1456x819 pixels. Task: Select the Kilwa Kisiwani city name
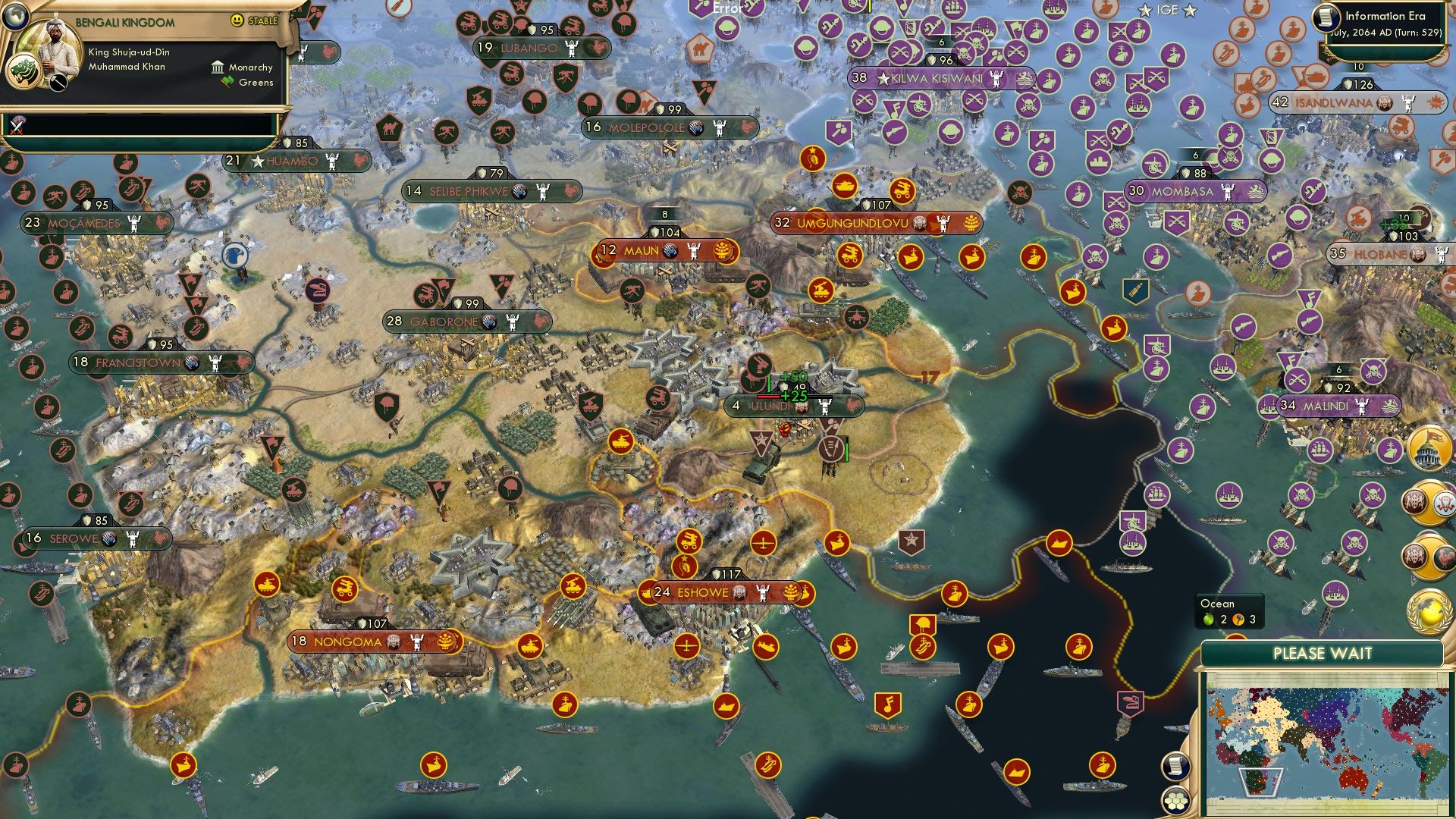tap(937, 77)
